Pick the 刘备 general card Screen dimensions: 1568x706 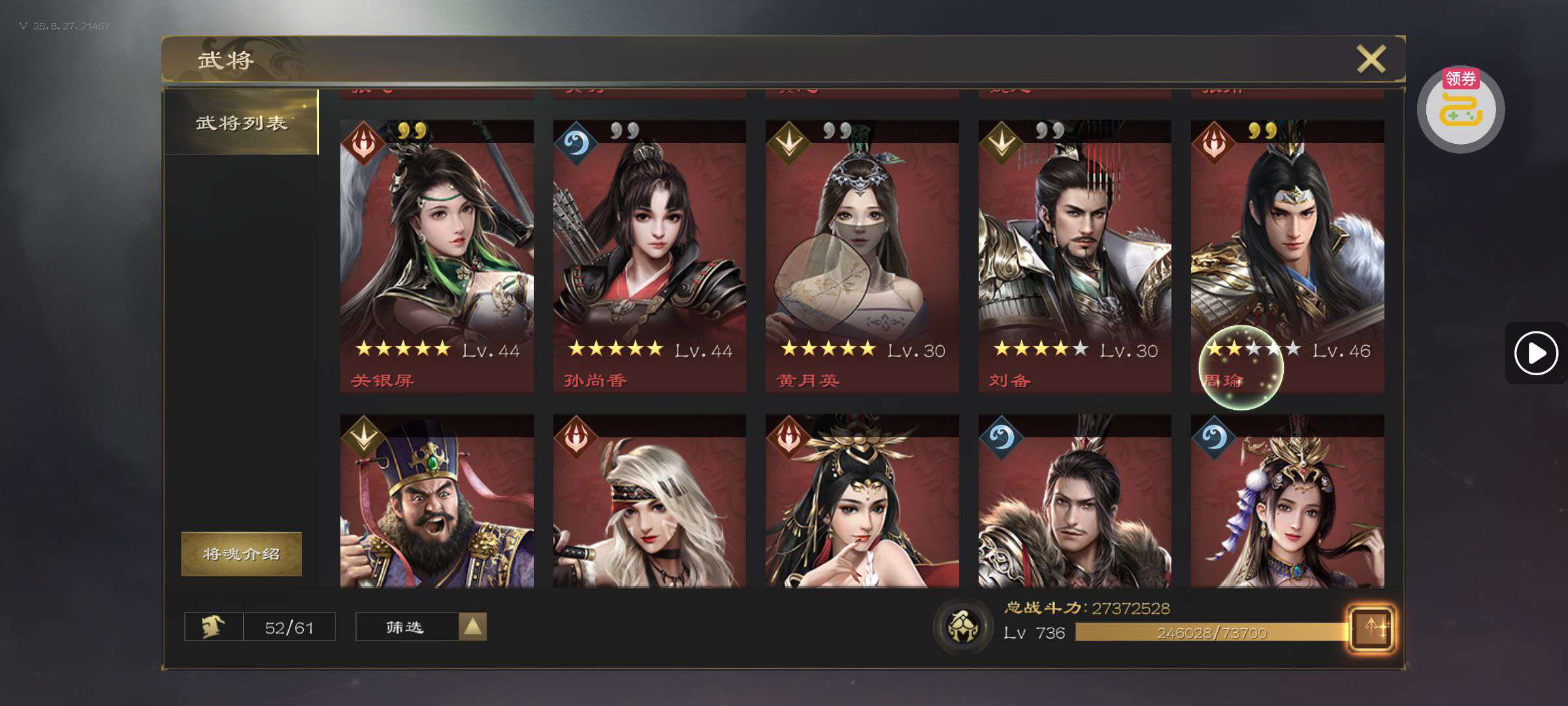pos(1075,256)
